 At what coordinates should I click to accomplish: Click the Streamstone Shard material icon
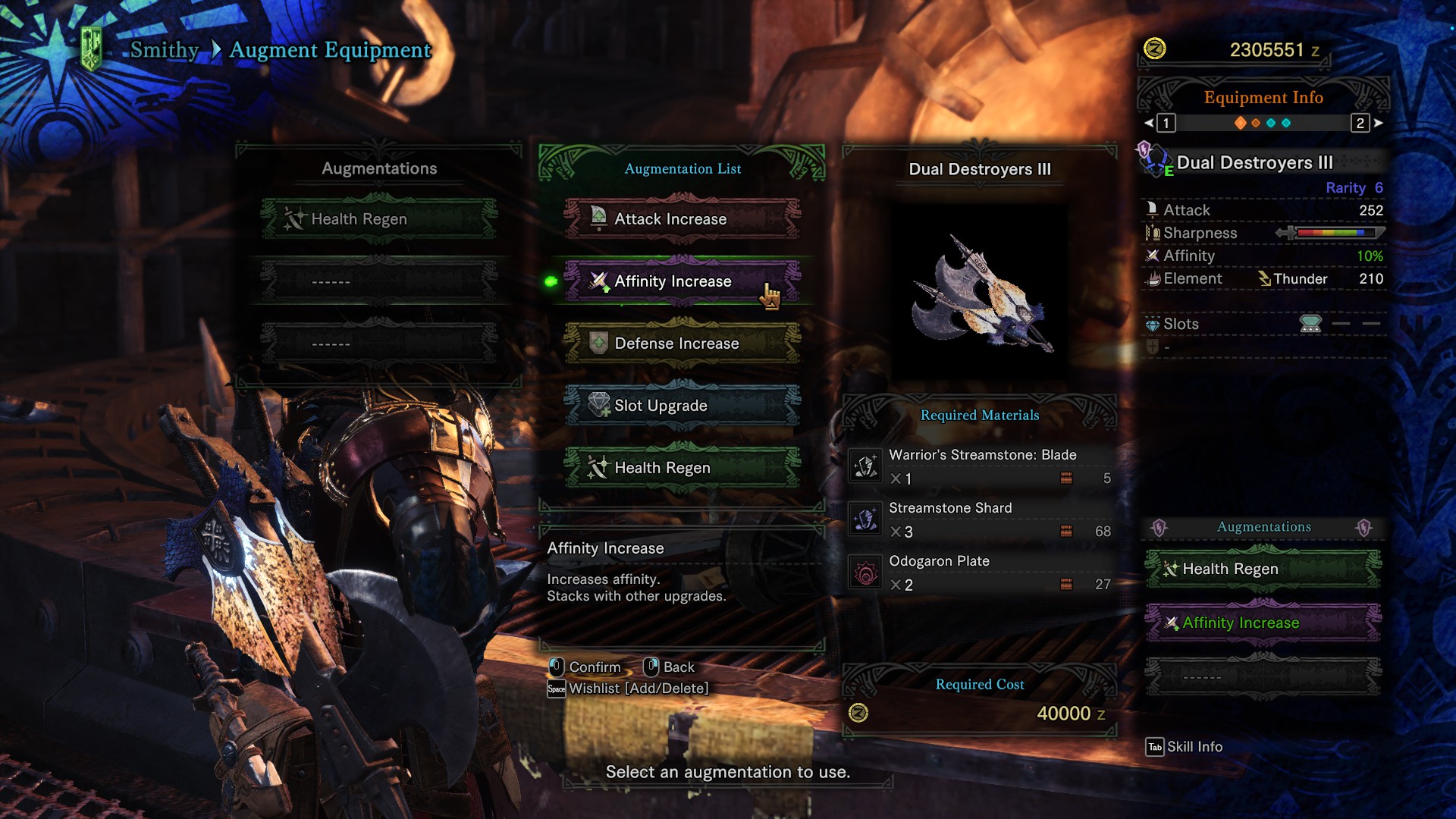click(865, 520)
